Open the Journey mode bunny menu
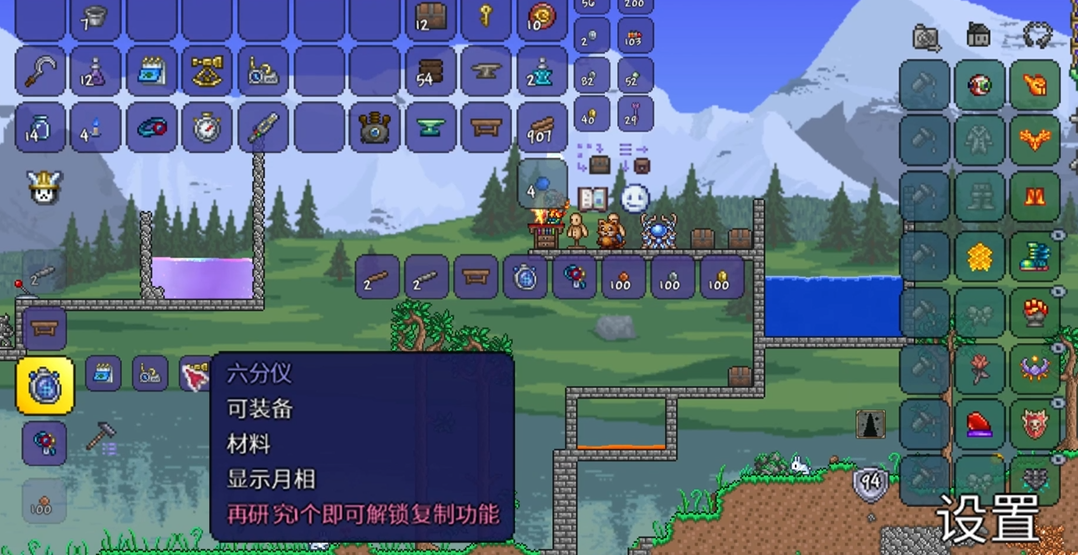This screenshot has height=555, width=1078. (x=40, y=188)
